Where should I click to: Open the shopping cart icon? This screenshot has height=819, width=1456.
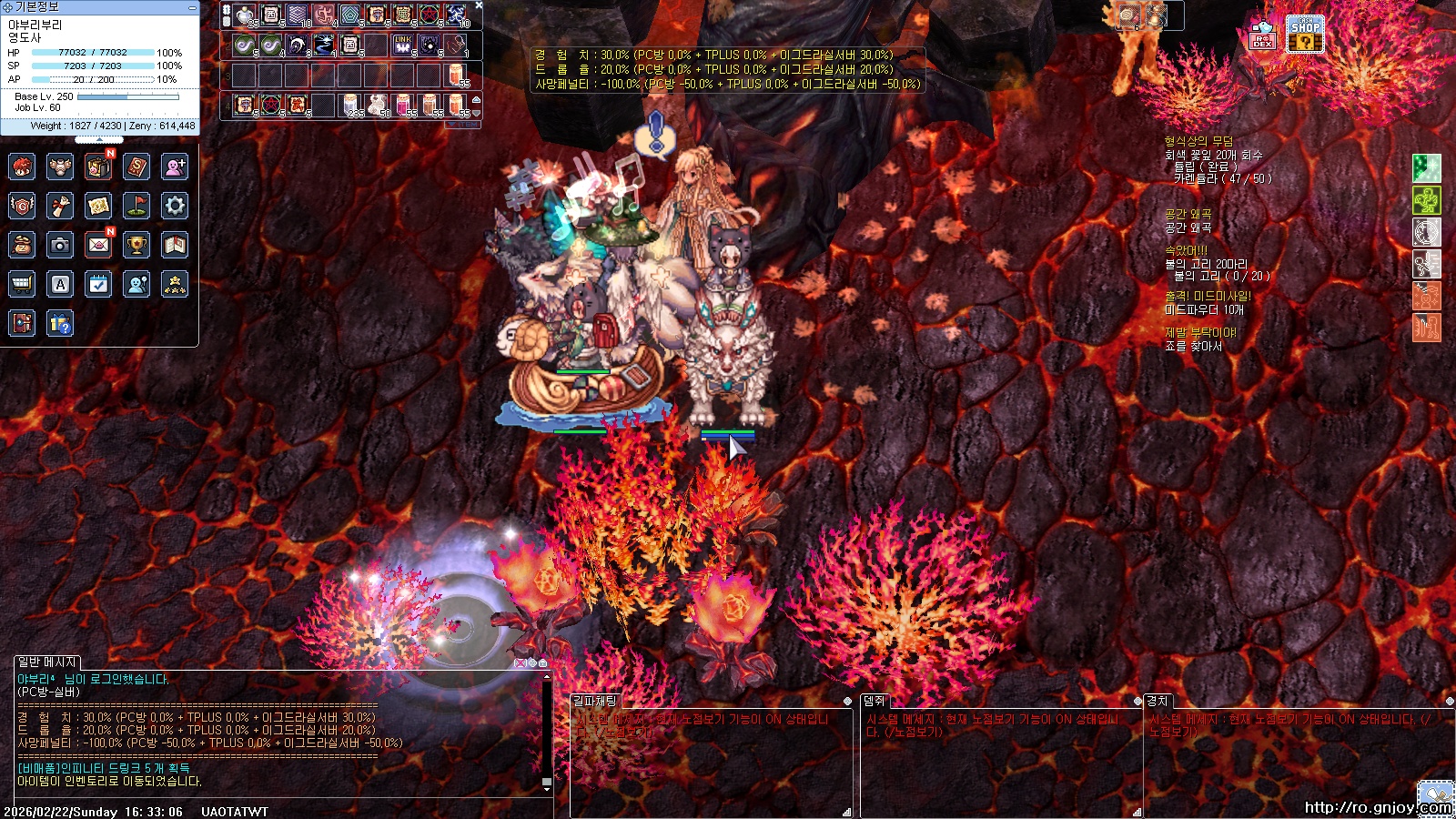22,284
